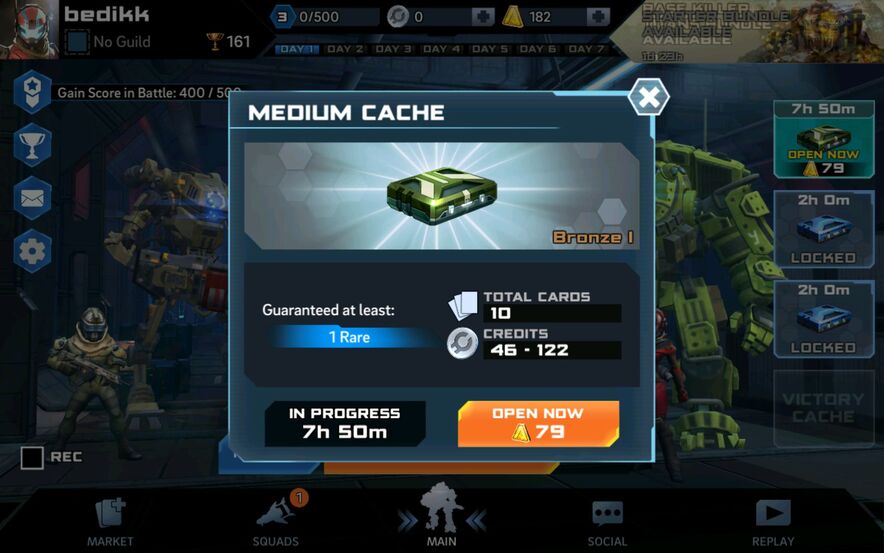884x553 pixels.
Task: Add more credits with the plus button
Action: pyautogui.click(x=482, y=17)
